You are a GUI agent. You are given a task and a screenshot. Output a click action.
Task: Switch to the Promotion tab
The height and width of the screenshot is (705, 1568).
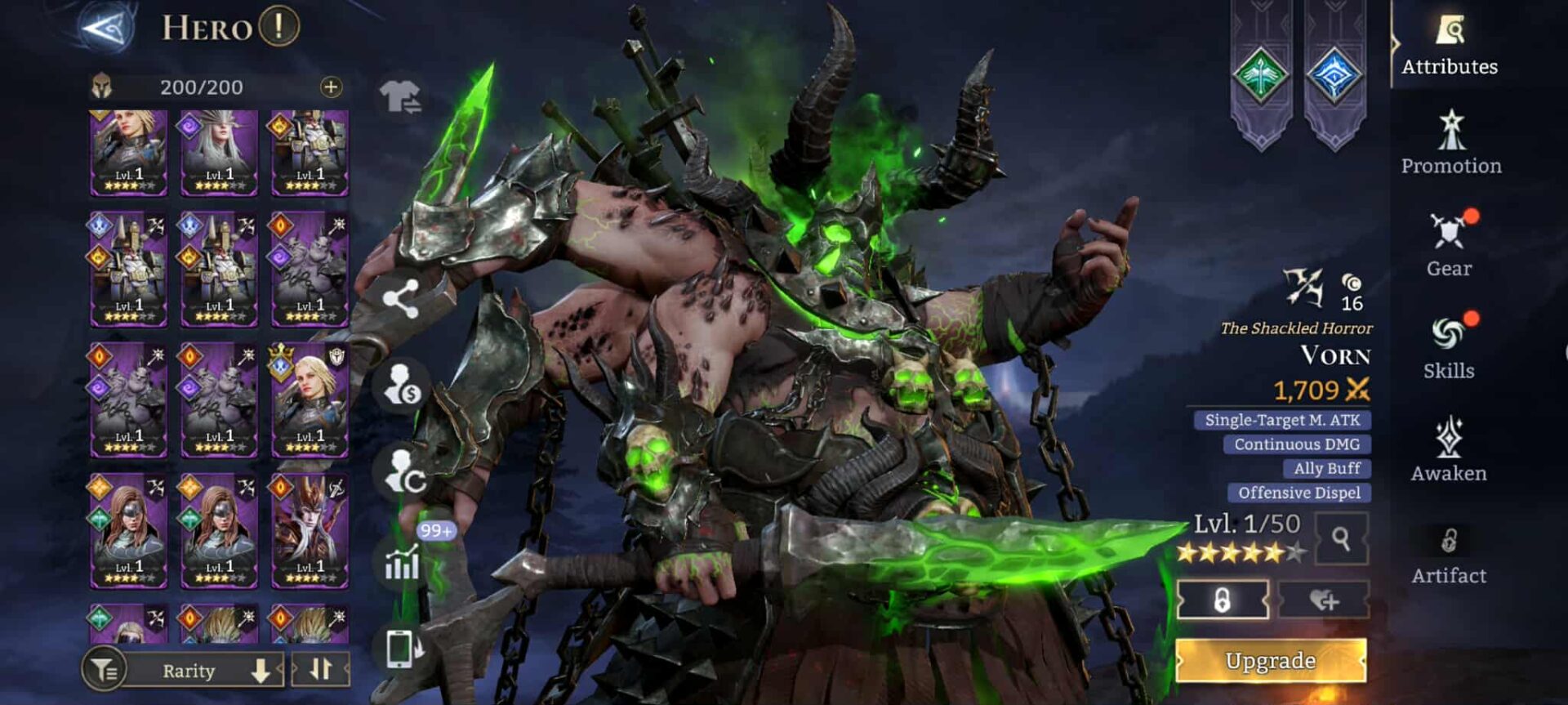click(1451, 144)
